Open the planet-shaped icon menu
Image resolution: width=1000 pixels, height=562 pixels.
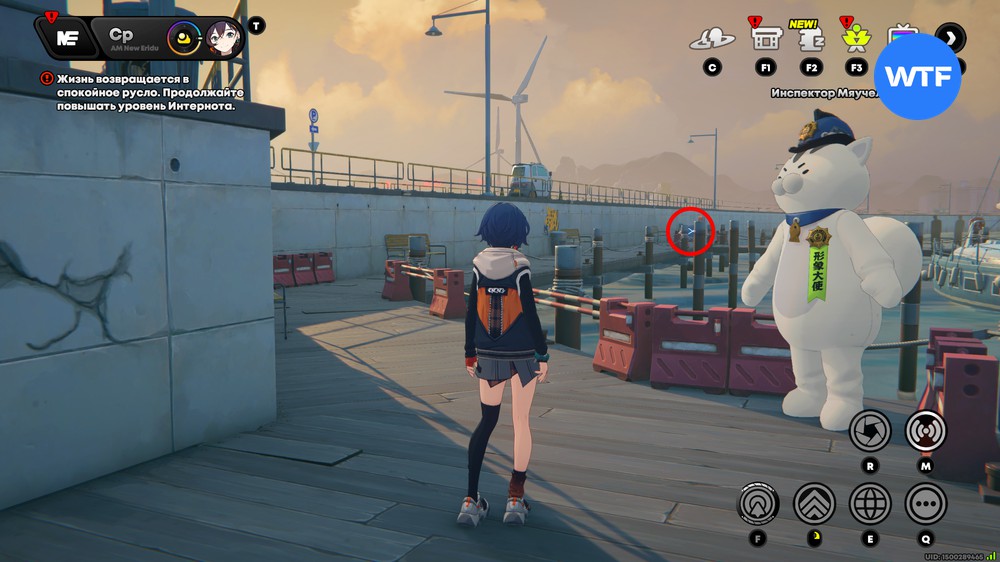tap(711, 39)
